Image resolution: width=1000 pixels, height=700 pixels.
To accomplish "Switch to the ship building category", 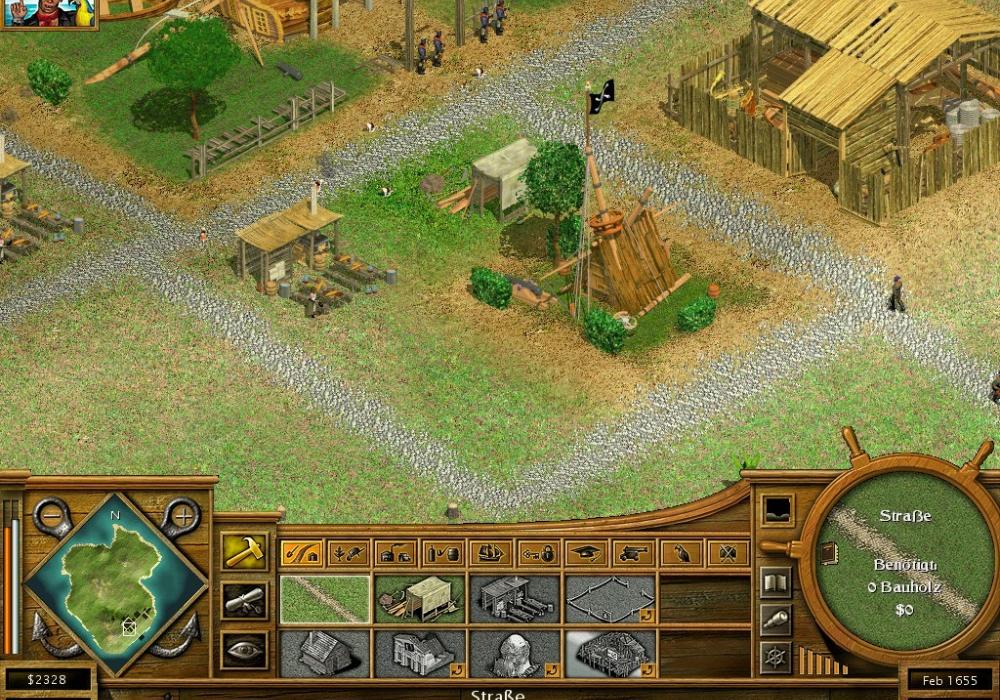I will pyautogui.click(x=490, y=552).
